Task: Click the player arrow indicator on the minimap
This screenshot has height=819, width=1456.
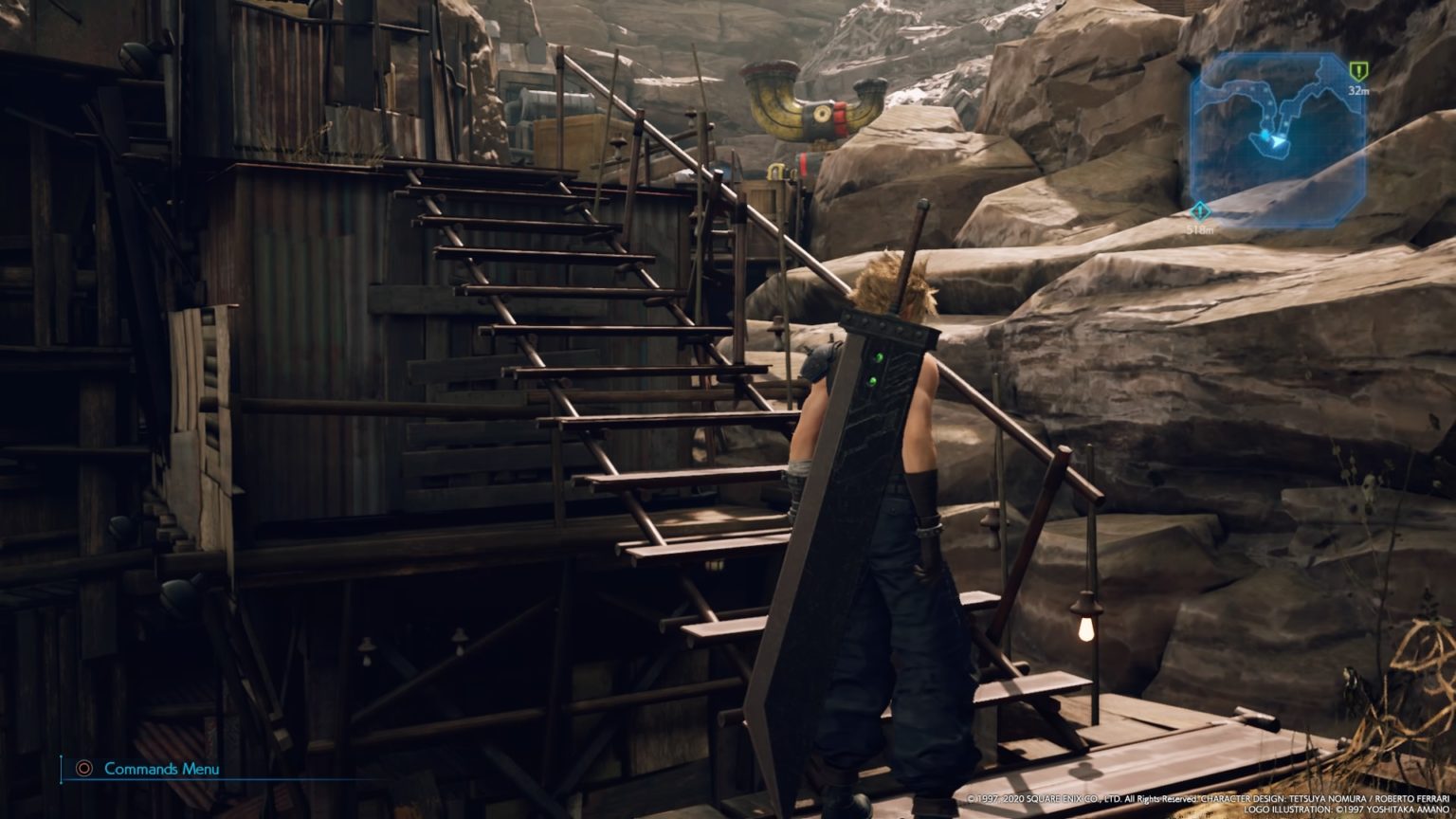Action: pos(1278,142)
